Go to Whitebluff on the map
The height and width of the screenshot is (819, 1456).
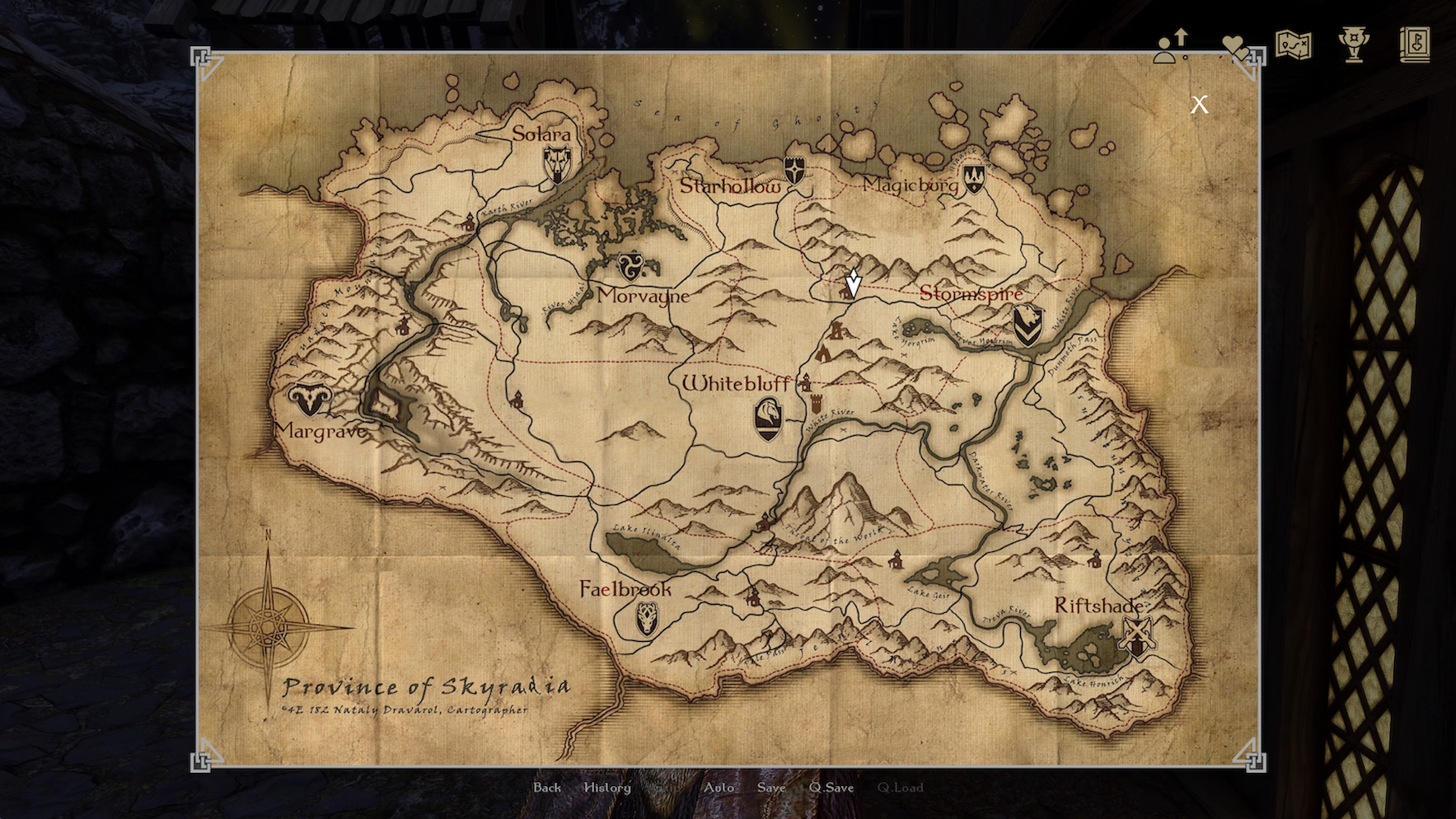click(x=735, y=383)
